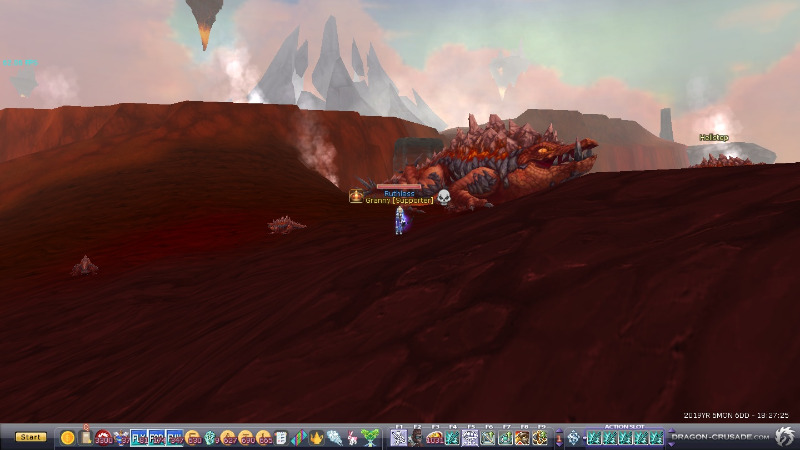Use the red item with 3300 count

(104, 437)
